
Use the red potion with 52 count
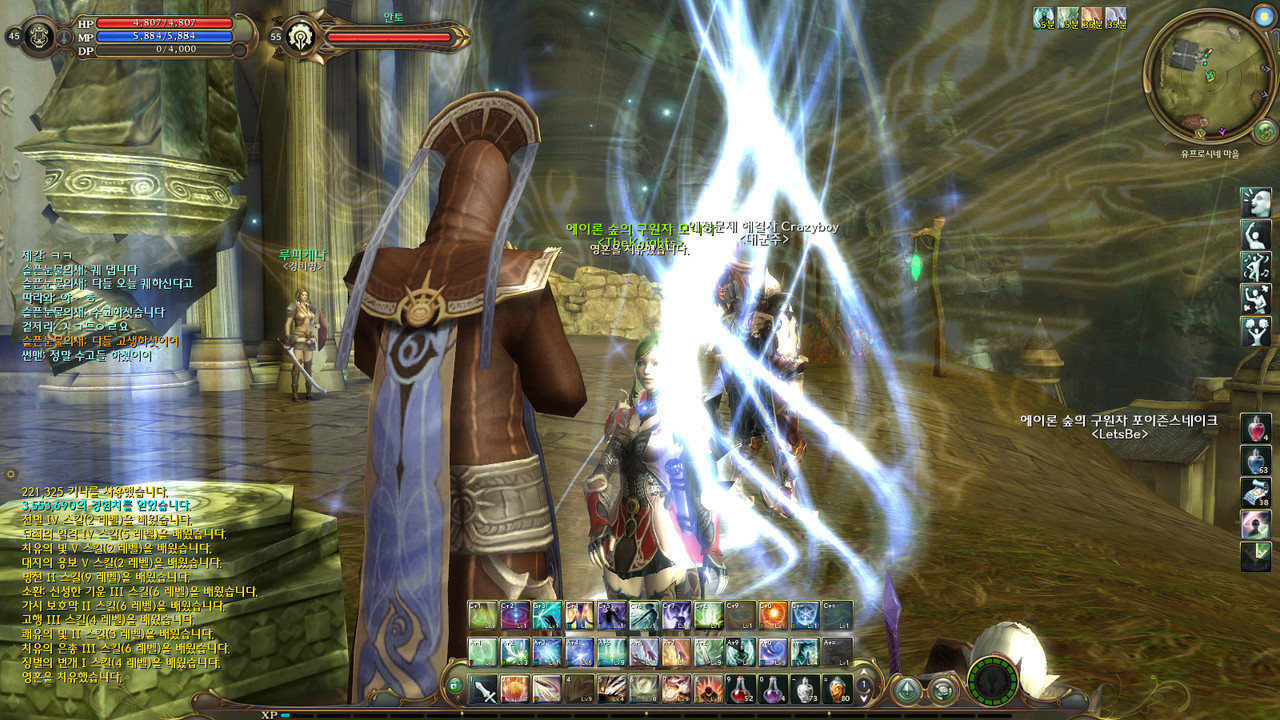tap(741, 688)
